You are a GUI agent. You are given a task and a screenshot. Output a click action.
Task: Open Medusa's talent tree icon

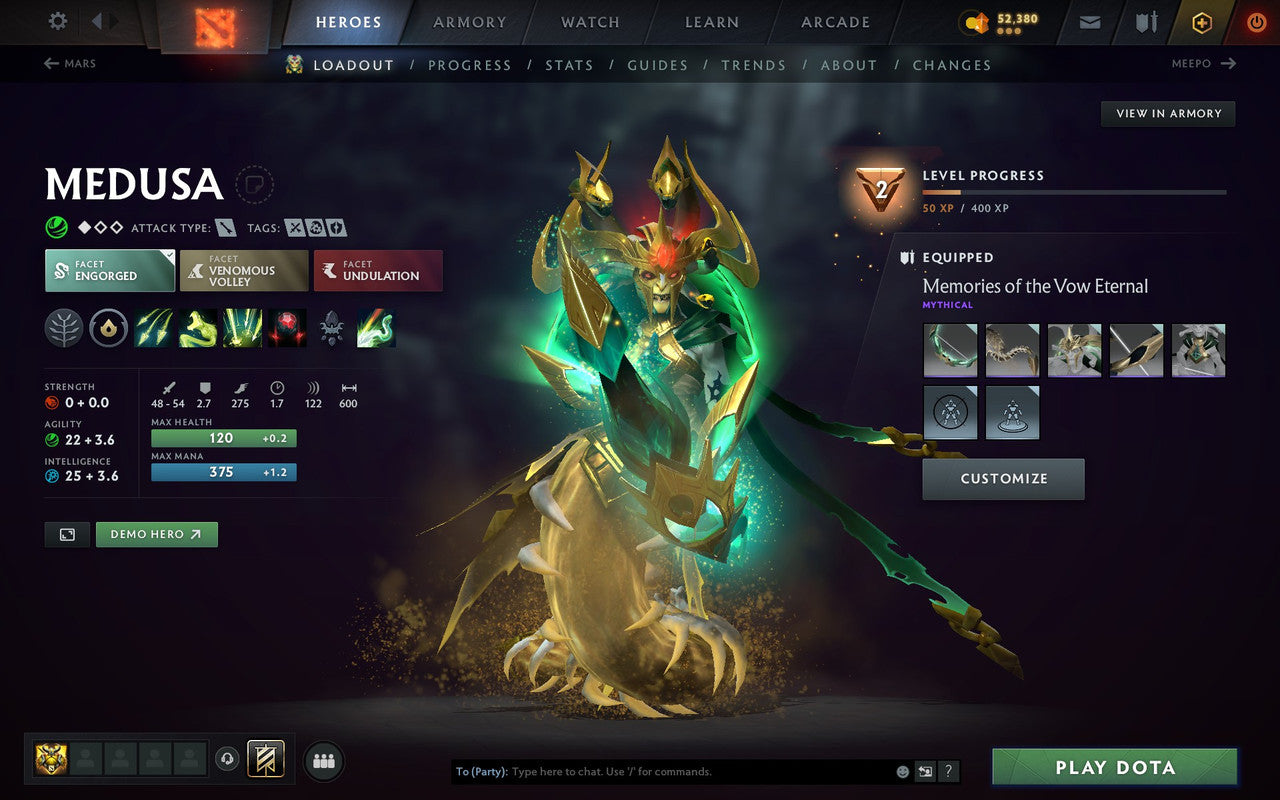(x=64, y=327)
